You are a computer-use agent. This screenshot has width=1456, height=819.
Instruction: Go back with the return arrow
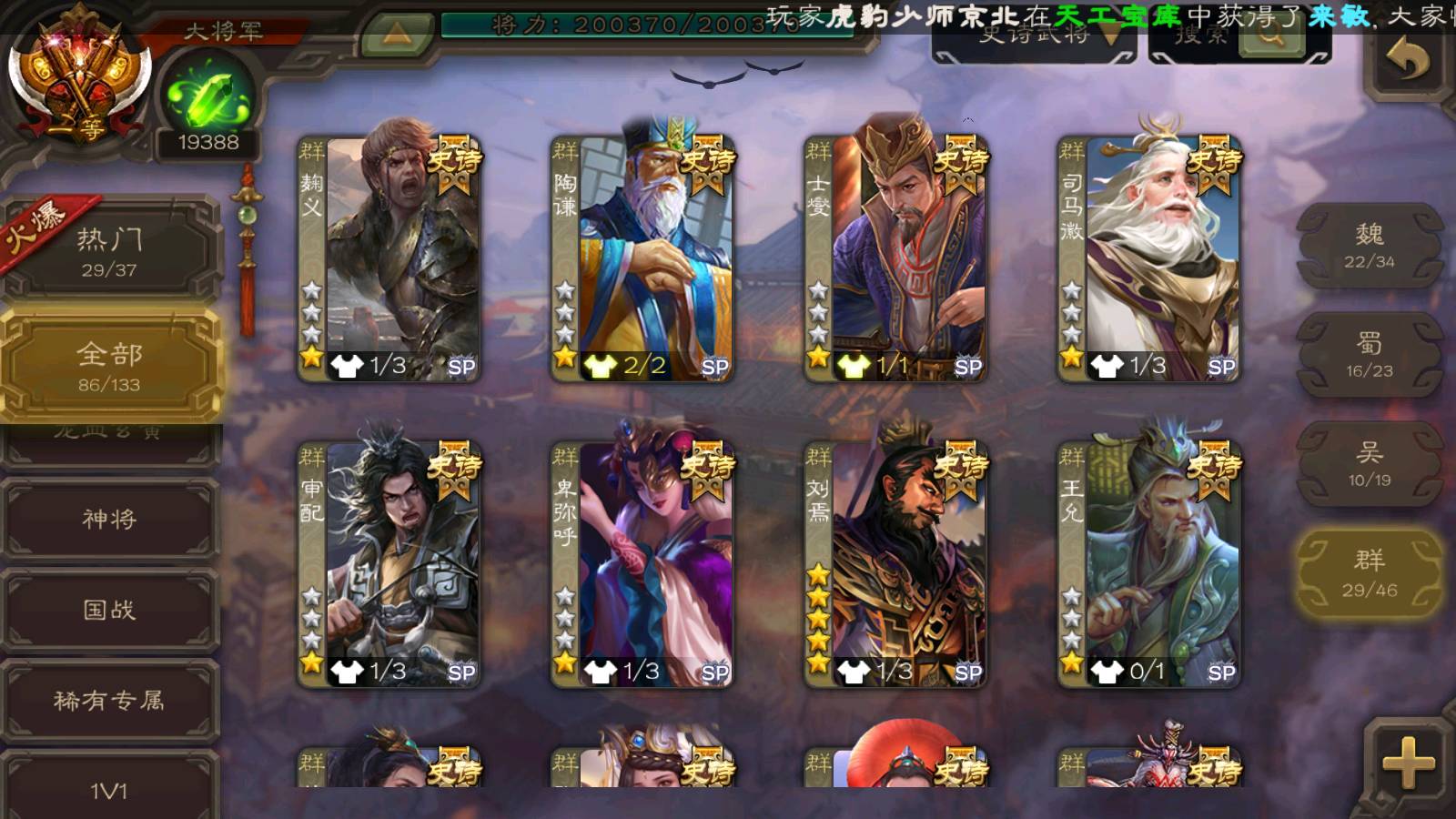[x=1408, y=62]
